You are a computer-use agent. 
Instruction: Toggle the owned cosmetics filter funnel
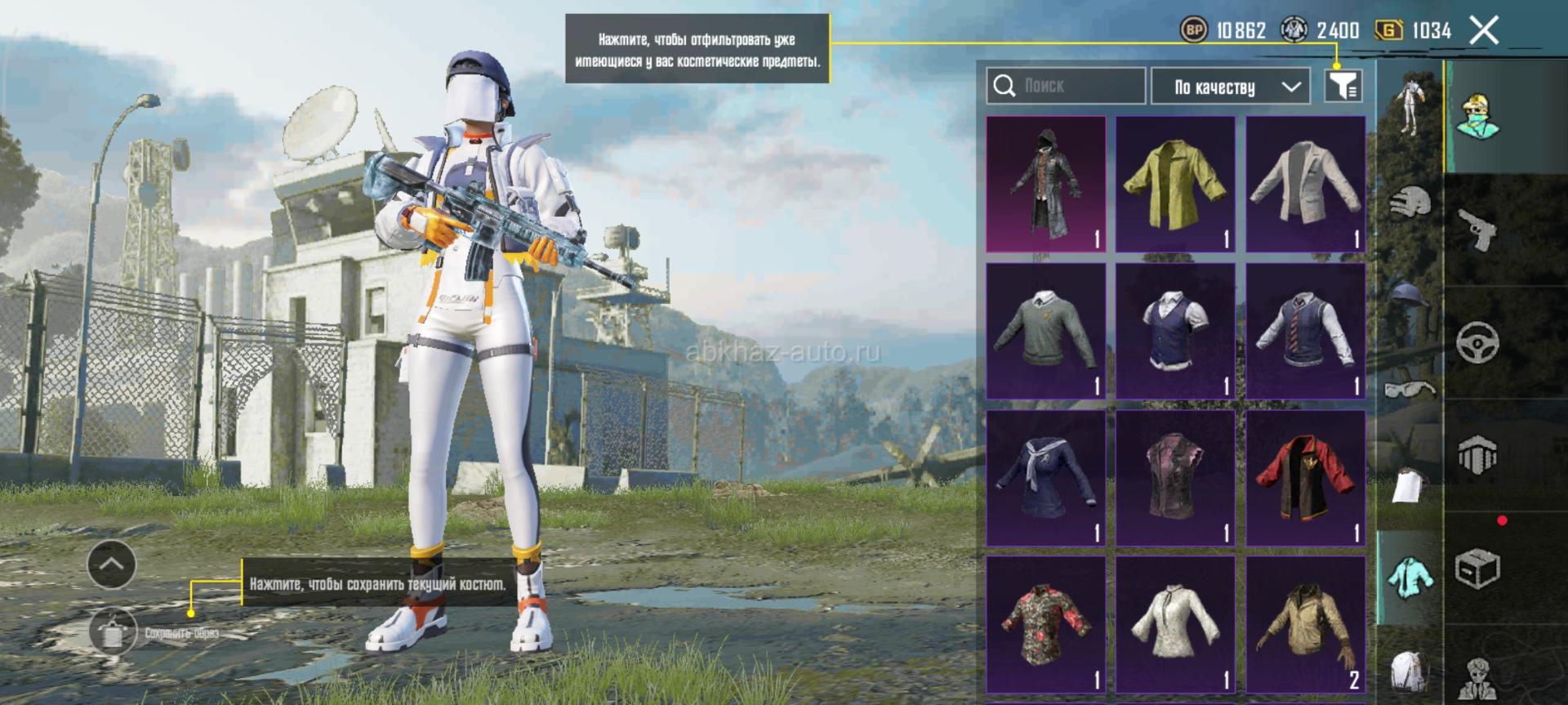tap(1342, 85)
